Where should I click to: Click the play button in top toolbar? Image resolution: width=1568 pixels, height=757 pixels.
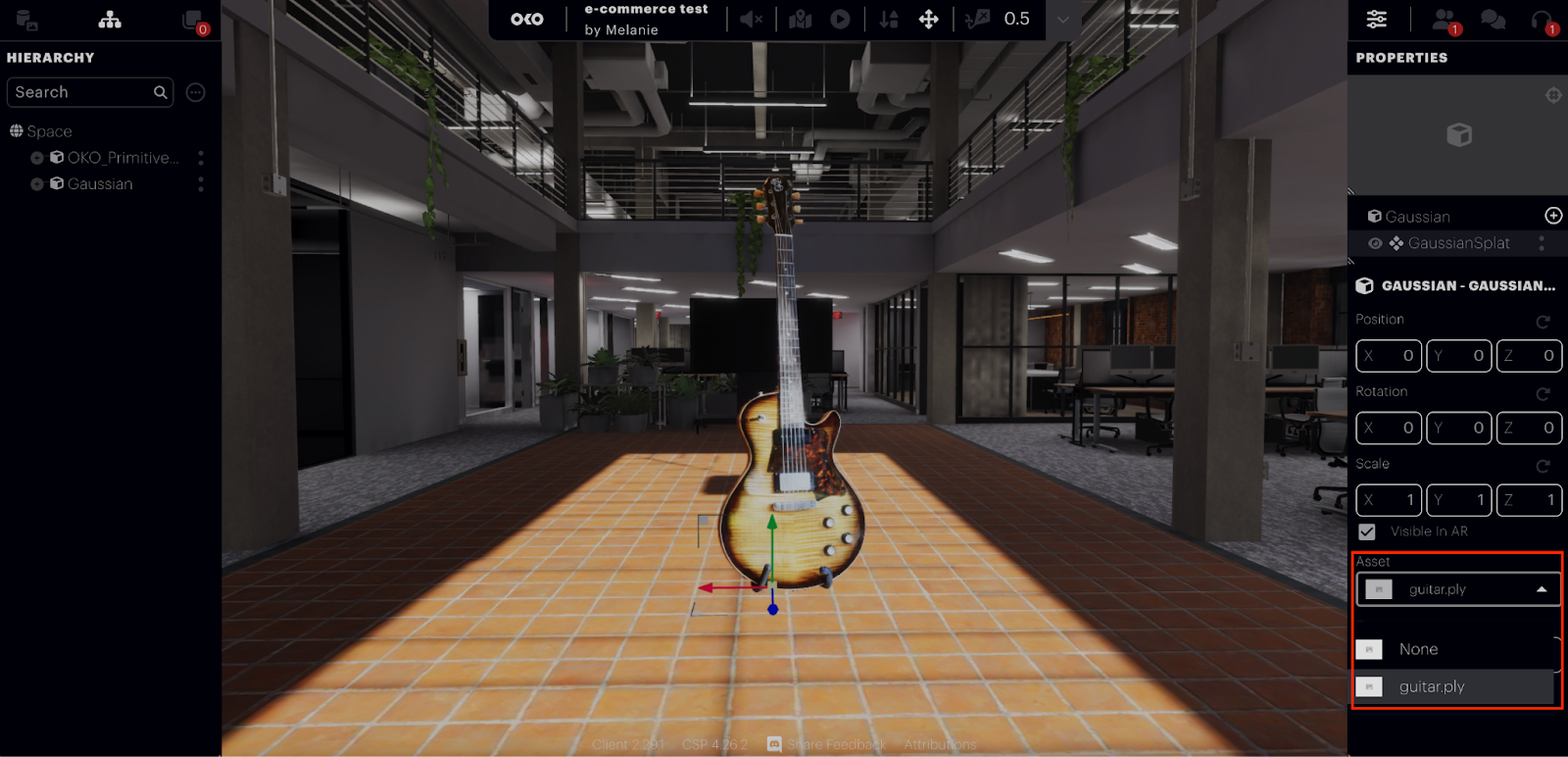click(x=840, y=20)
